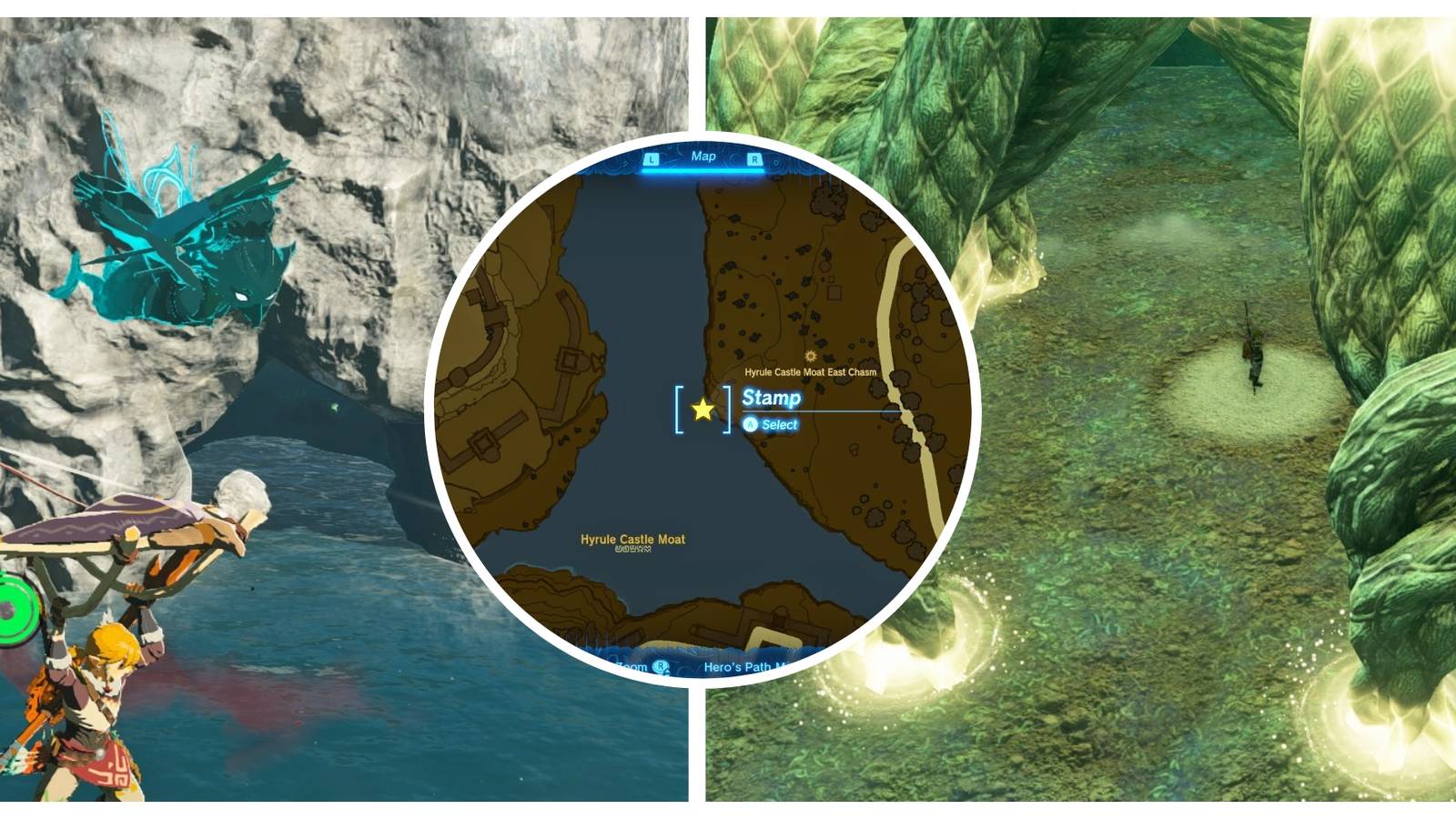Open the stamp picker via A Select prompt

pos(769,425)
